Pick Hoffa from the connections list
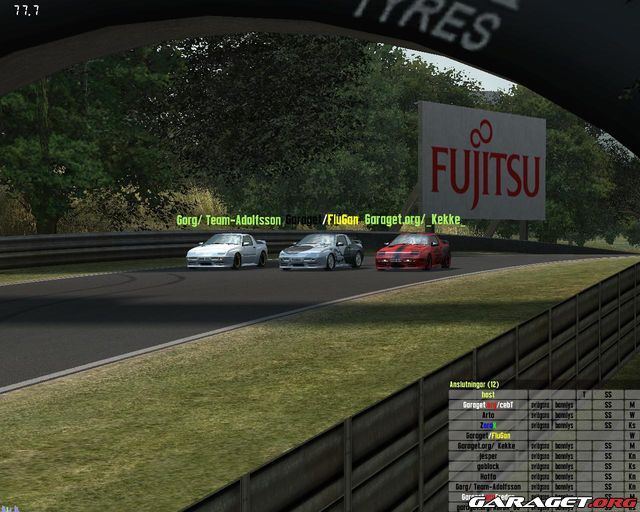640x512 pixels. [487, 476]
